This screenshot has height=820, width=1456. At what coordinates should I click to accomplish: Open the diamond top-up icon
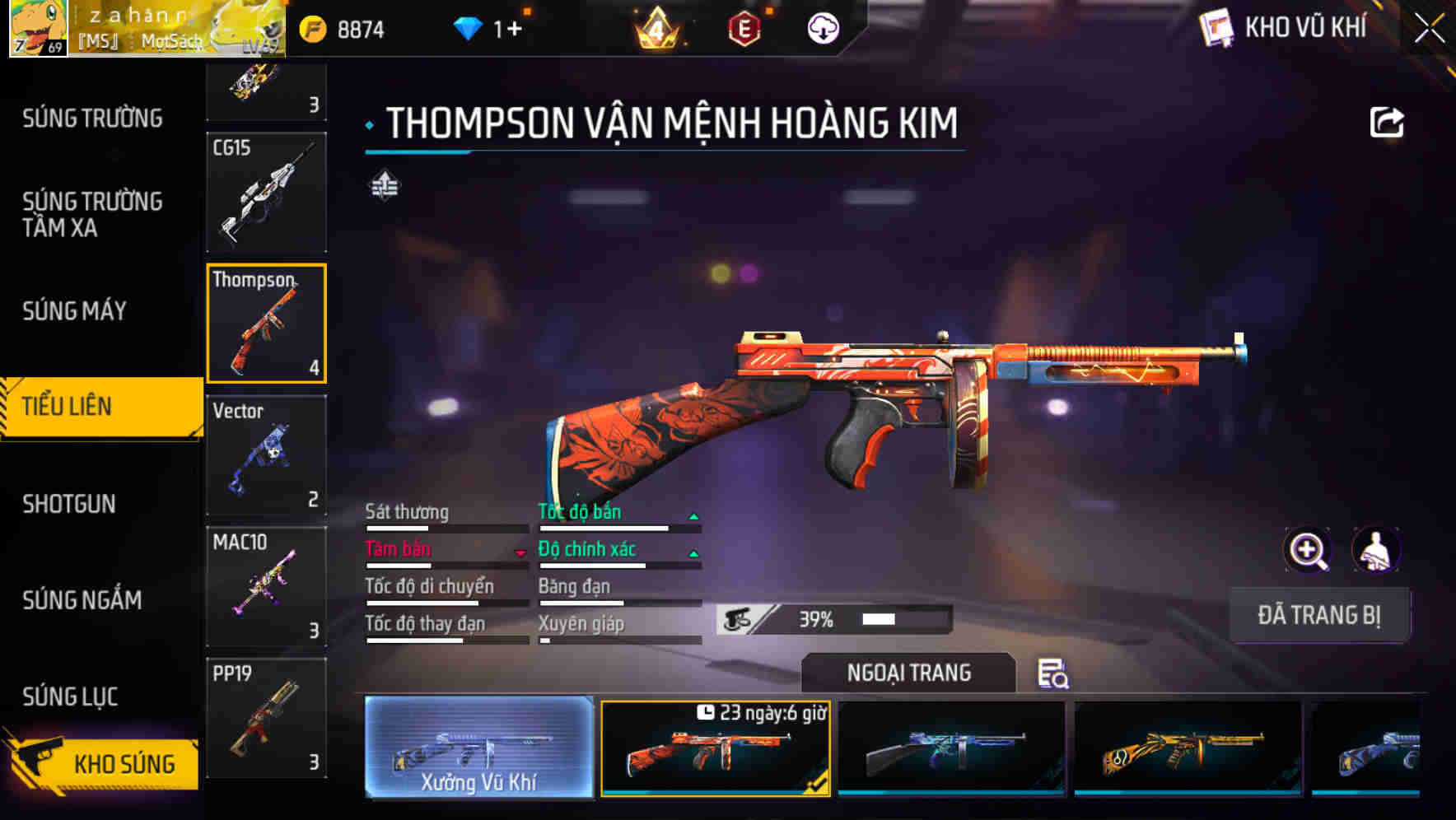(467, 27)
